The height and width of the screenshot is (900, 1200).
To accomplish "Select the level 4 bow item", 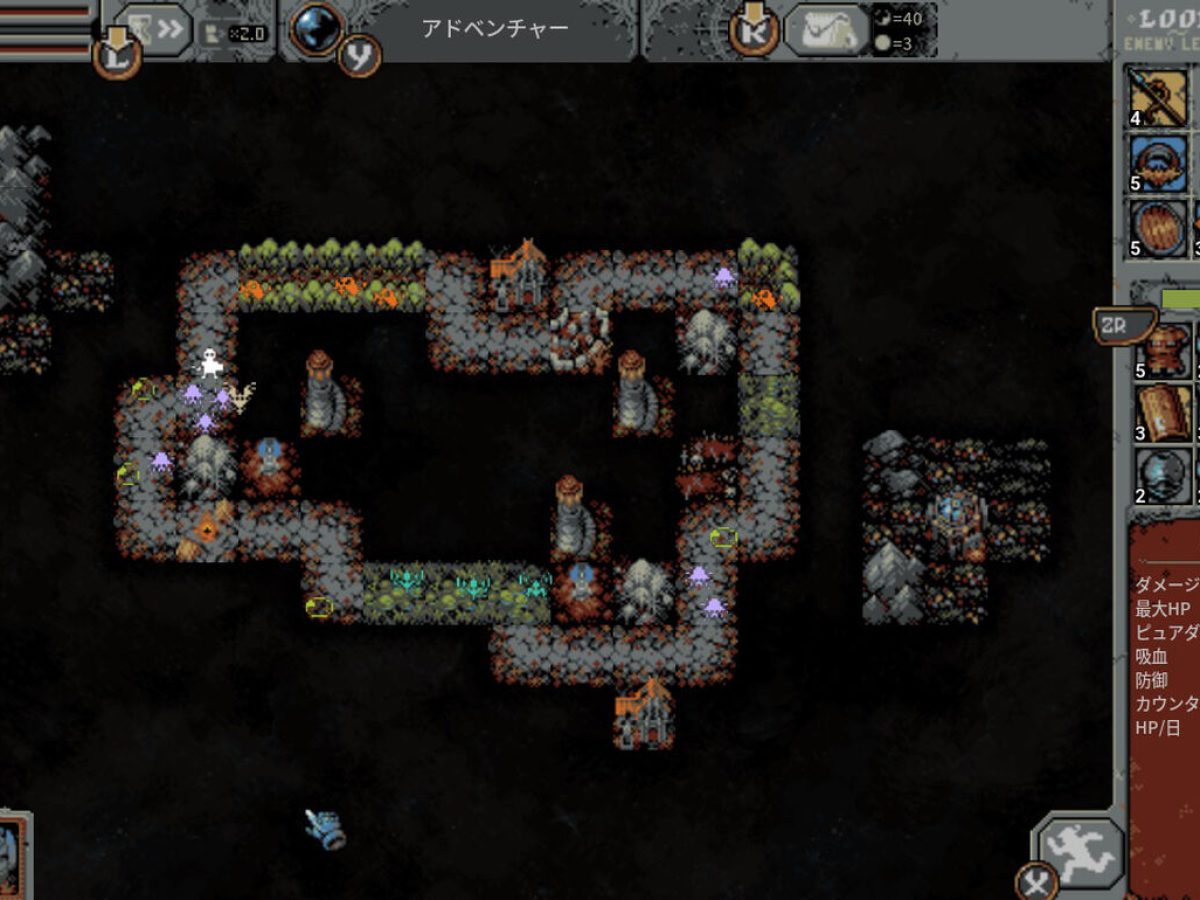I will pos(1160,97).
